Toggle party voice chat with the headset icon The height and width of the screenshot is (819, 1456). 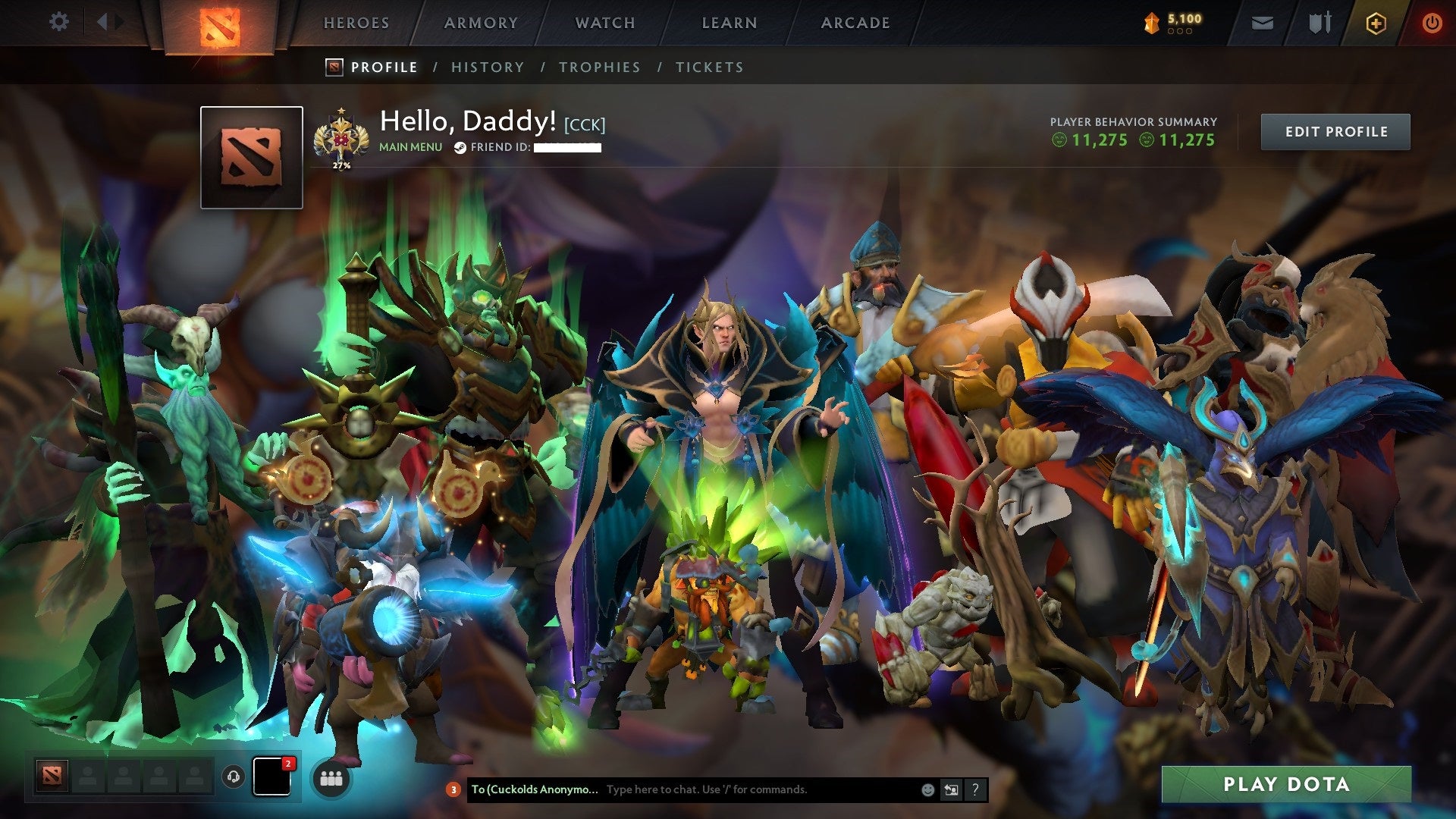234,776
